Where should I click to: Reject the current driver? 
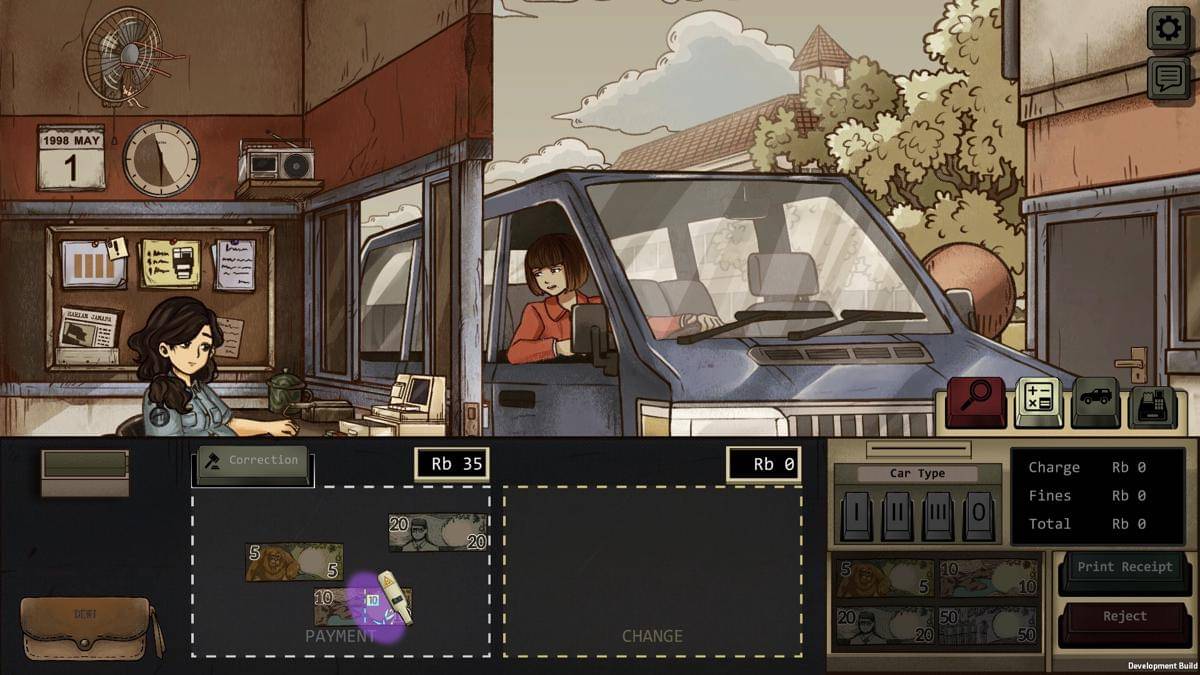[x=1125, y=617]
